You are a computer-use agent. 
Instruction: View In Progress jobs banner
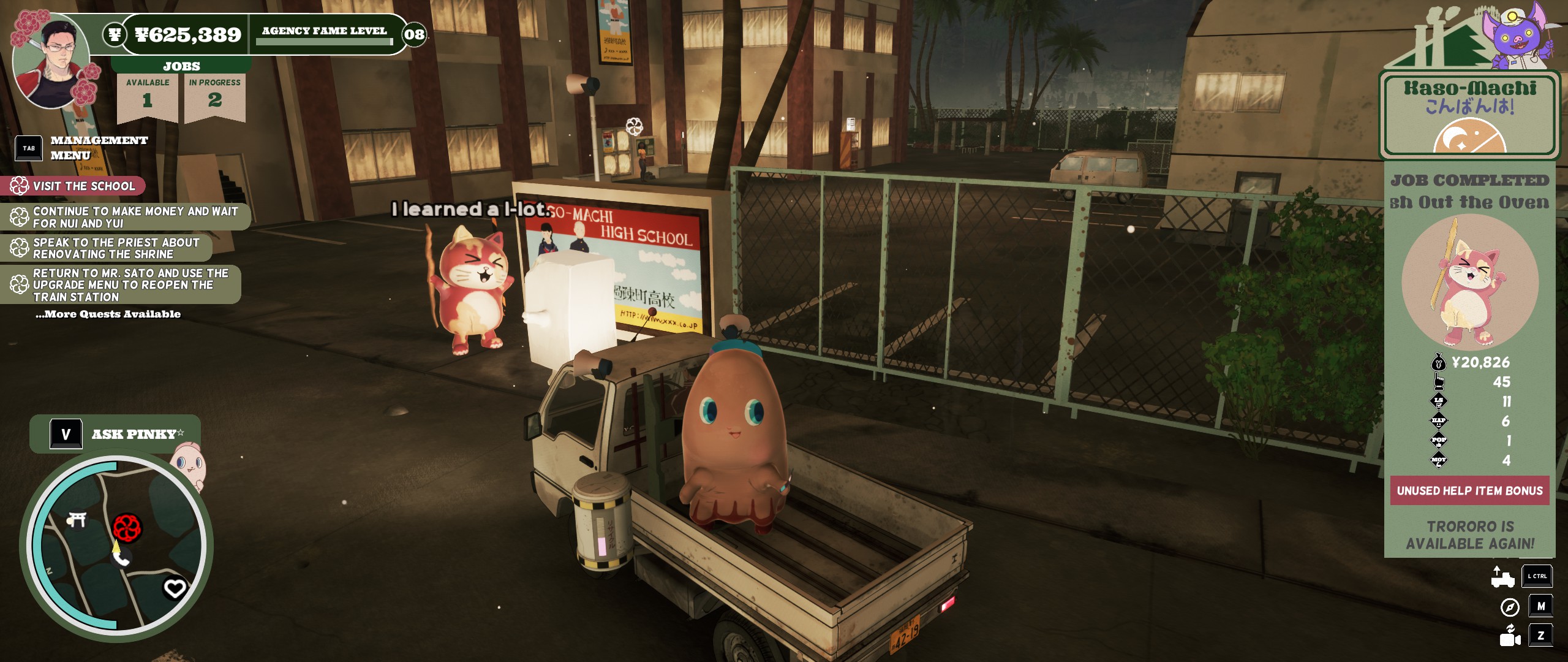[214, 95]
